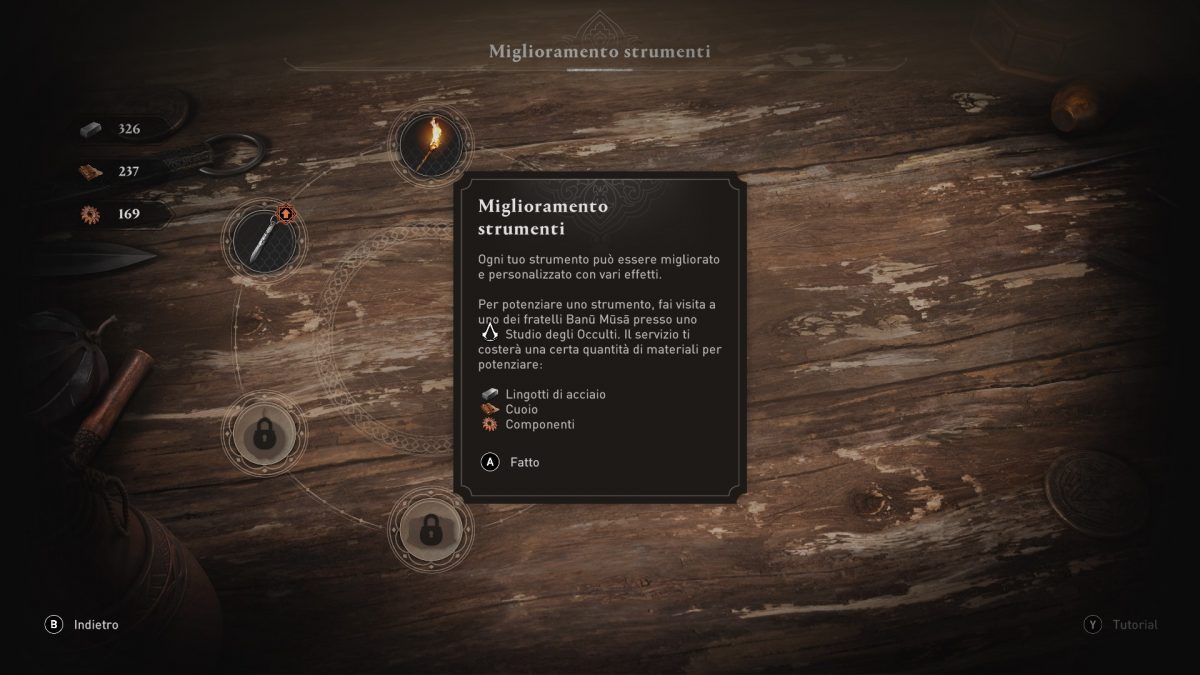Confirm the tutorial with Fatto
The image size is (1200, 675).
[512, 462]
